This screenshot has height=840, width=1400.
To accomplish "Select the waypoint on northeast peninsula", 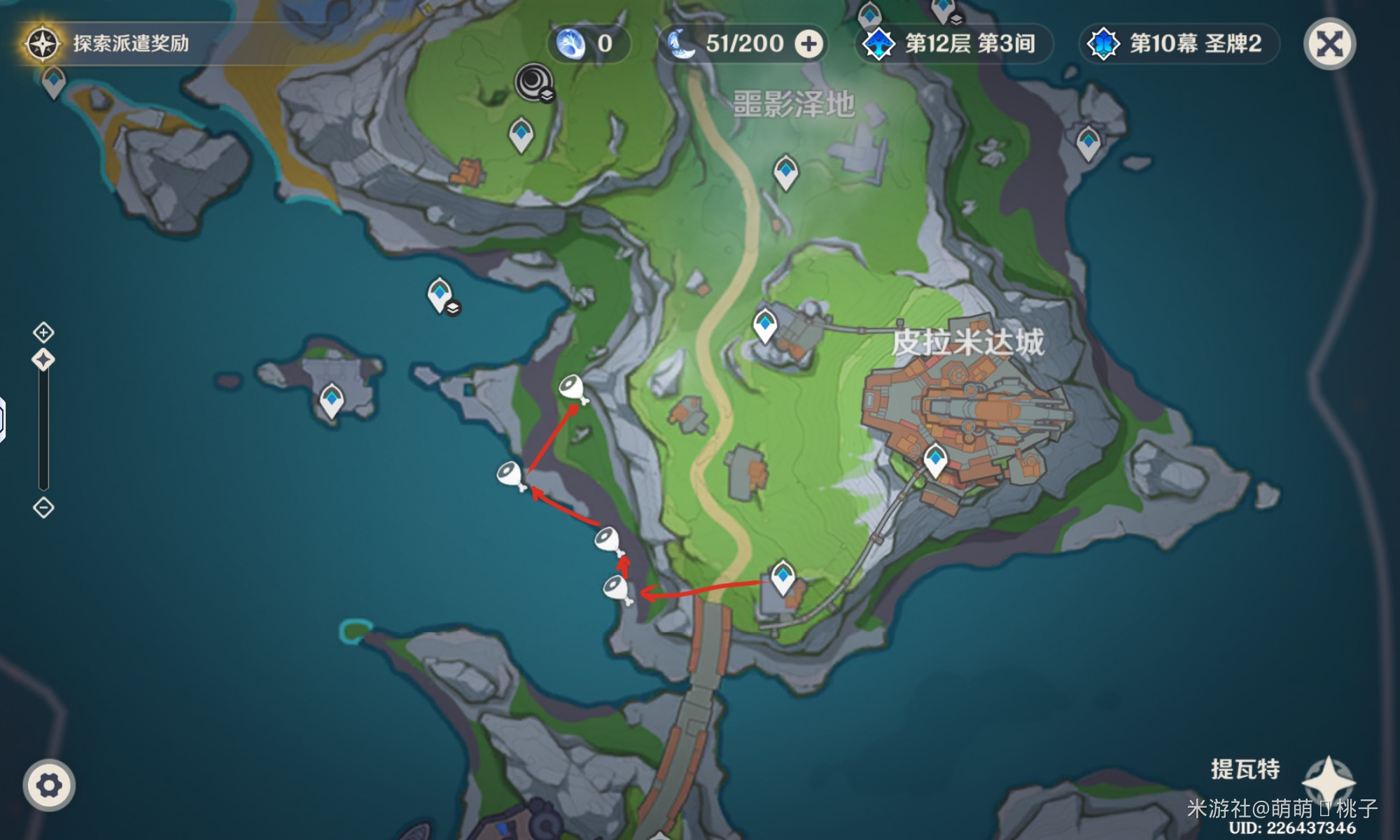I will point(1088,143).
